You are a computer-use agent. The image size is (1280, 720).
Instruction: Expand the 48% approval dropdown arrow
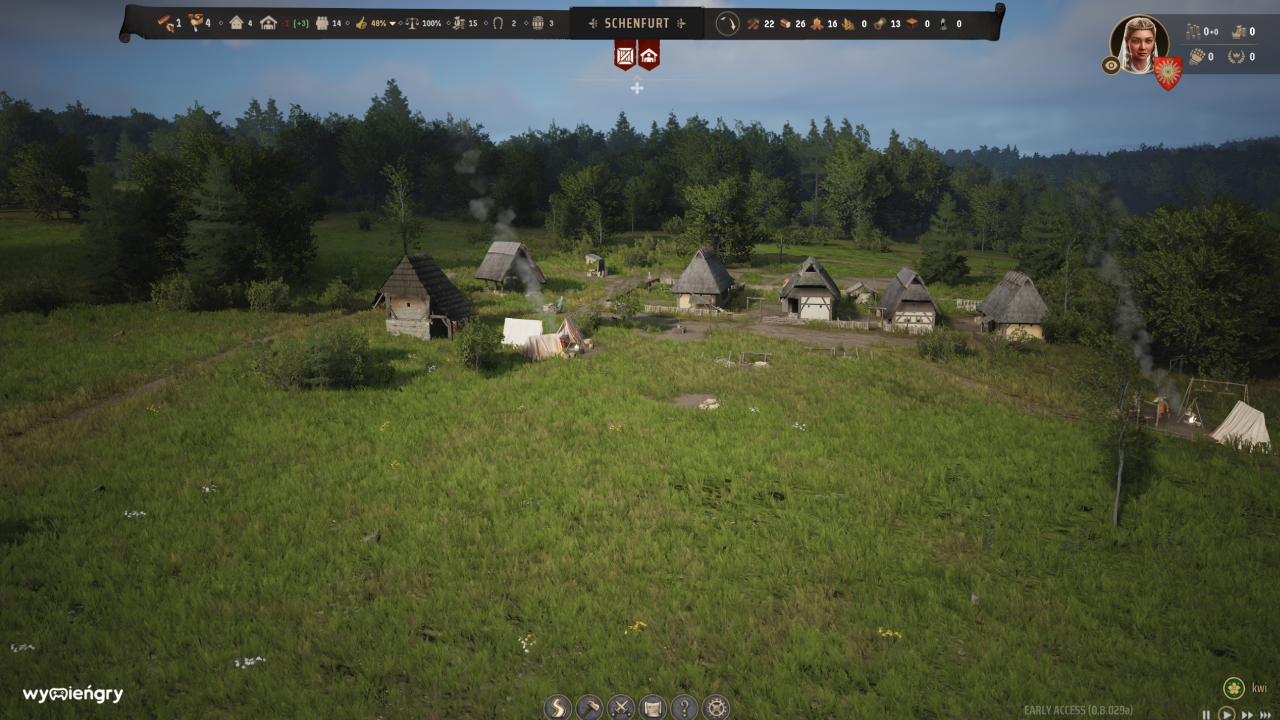pyautogui.click(x=392, y=23)
